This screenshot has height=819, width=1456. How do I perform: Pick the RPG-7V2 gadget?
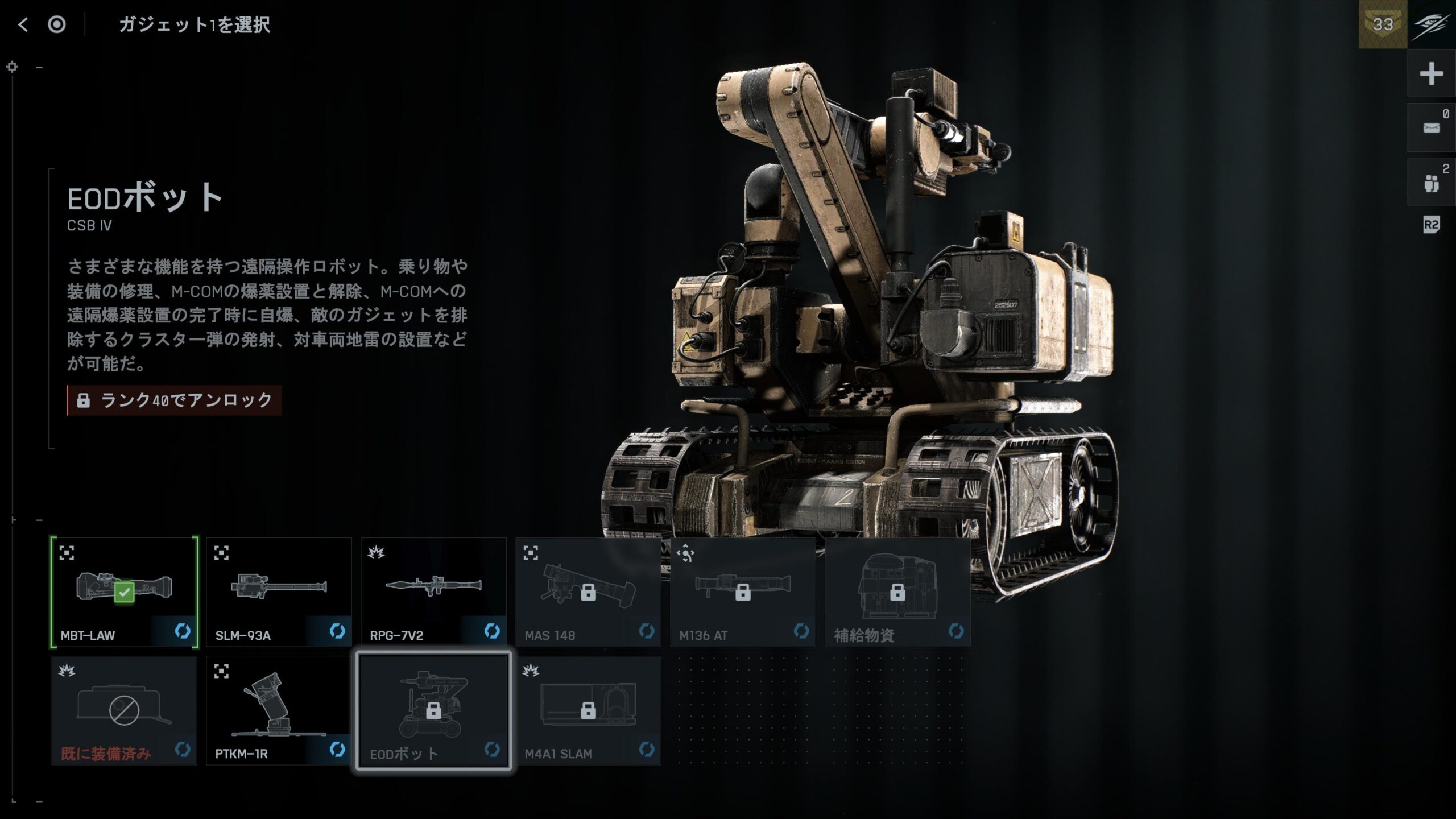pos(433,591)
